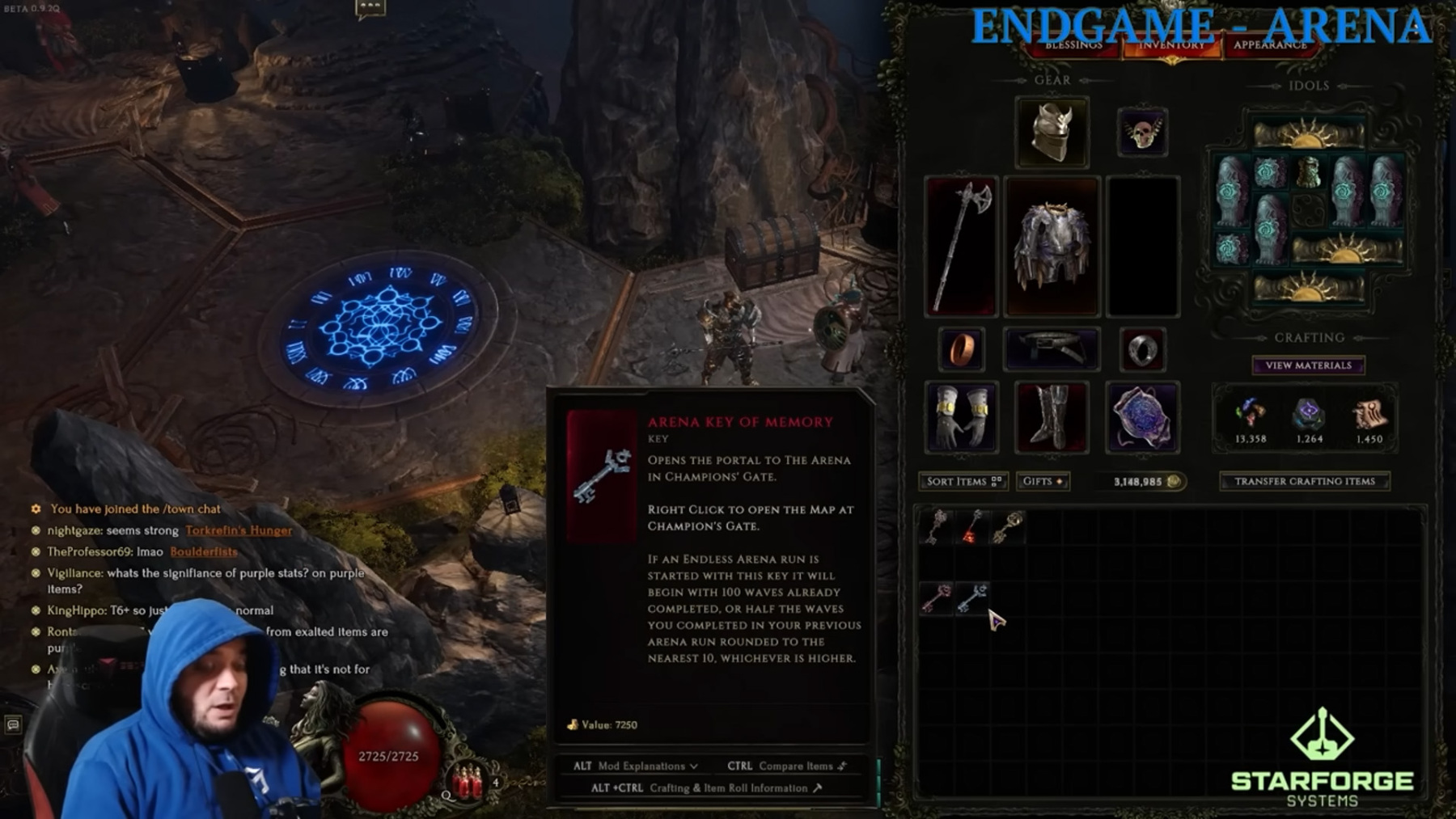Image resolution: width=1456 pixels, height=819 pixels.
Task: Select the equipped body armor
Action: pyautogui.click(x=1052, y=246)
